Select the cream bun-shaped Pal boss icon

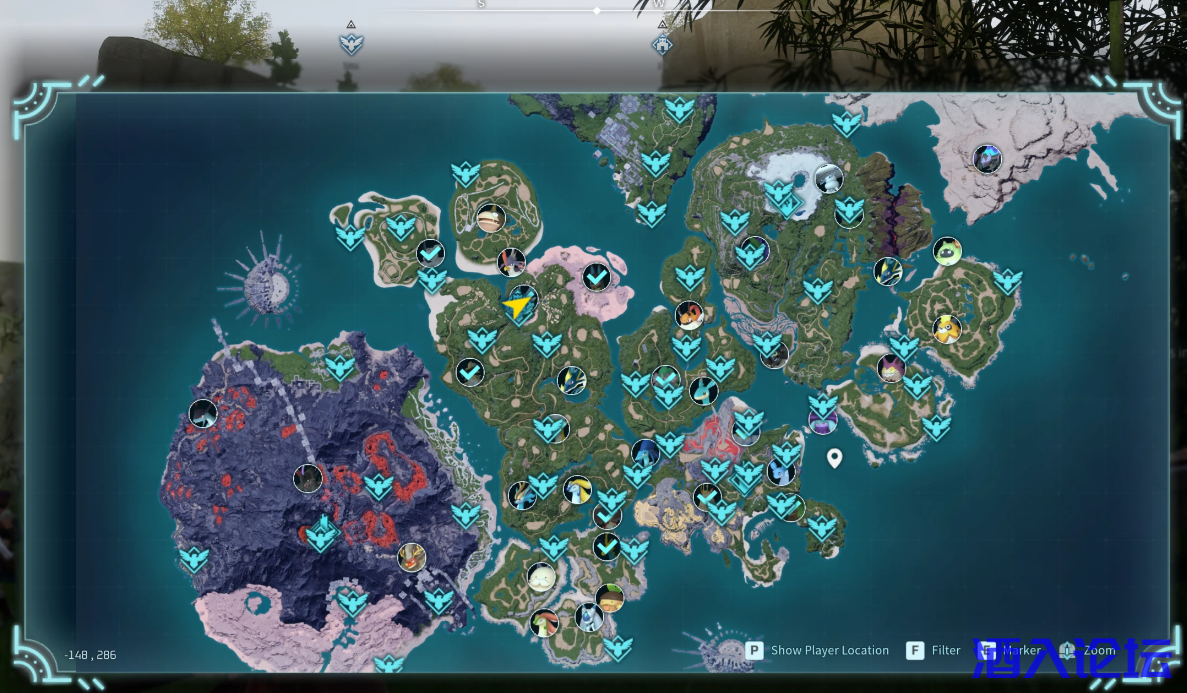[541, 577]
